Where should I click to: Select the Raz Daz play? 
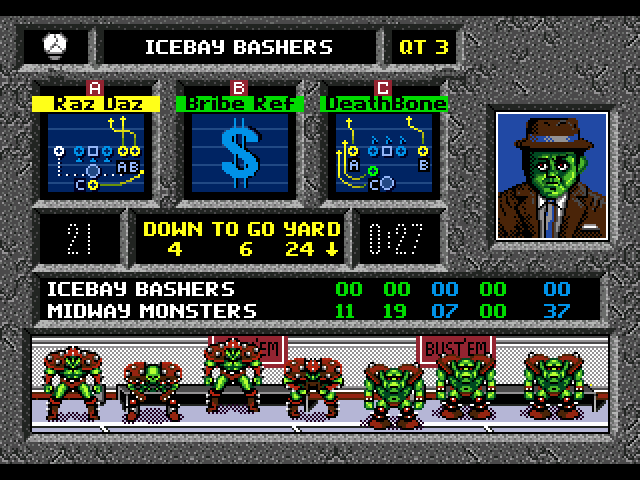(96, 152)
